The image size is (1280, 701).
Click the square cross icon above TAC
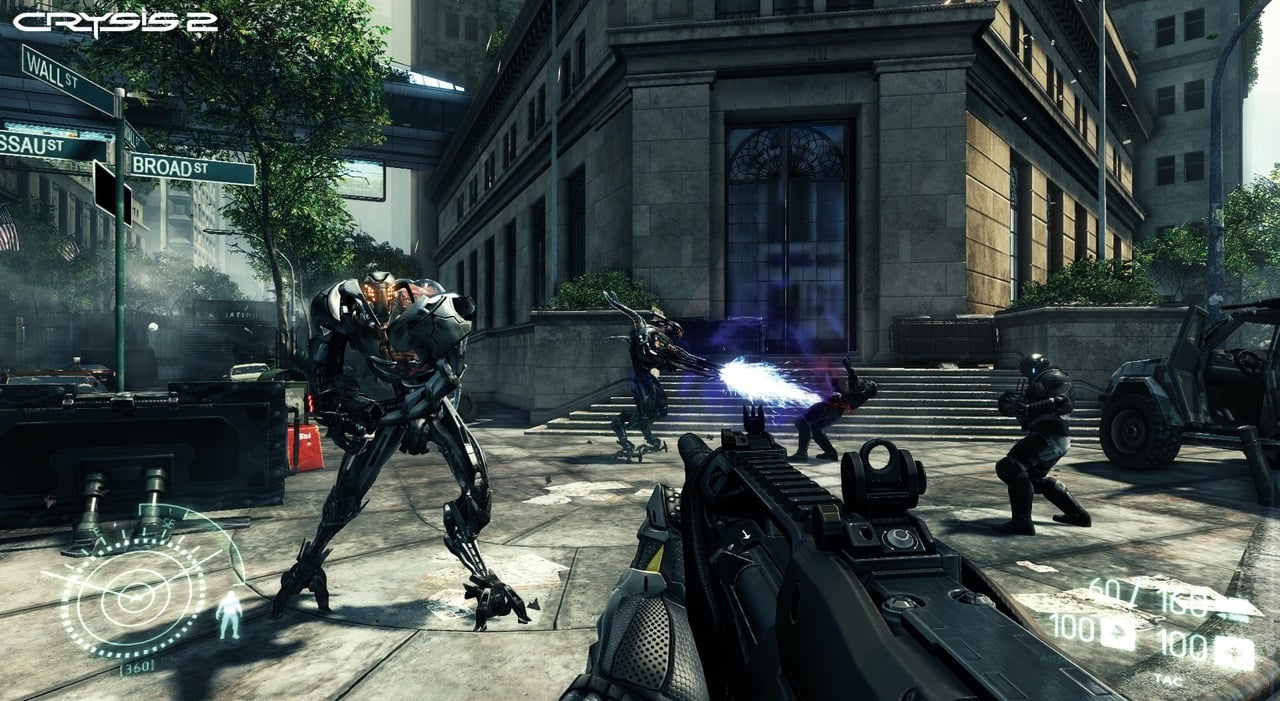tap(1235, 653)
